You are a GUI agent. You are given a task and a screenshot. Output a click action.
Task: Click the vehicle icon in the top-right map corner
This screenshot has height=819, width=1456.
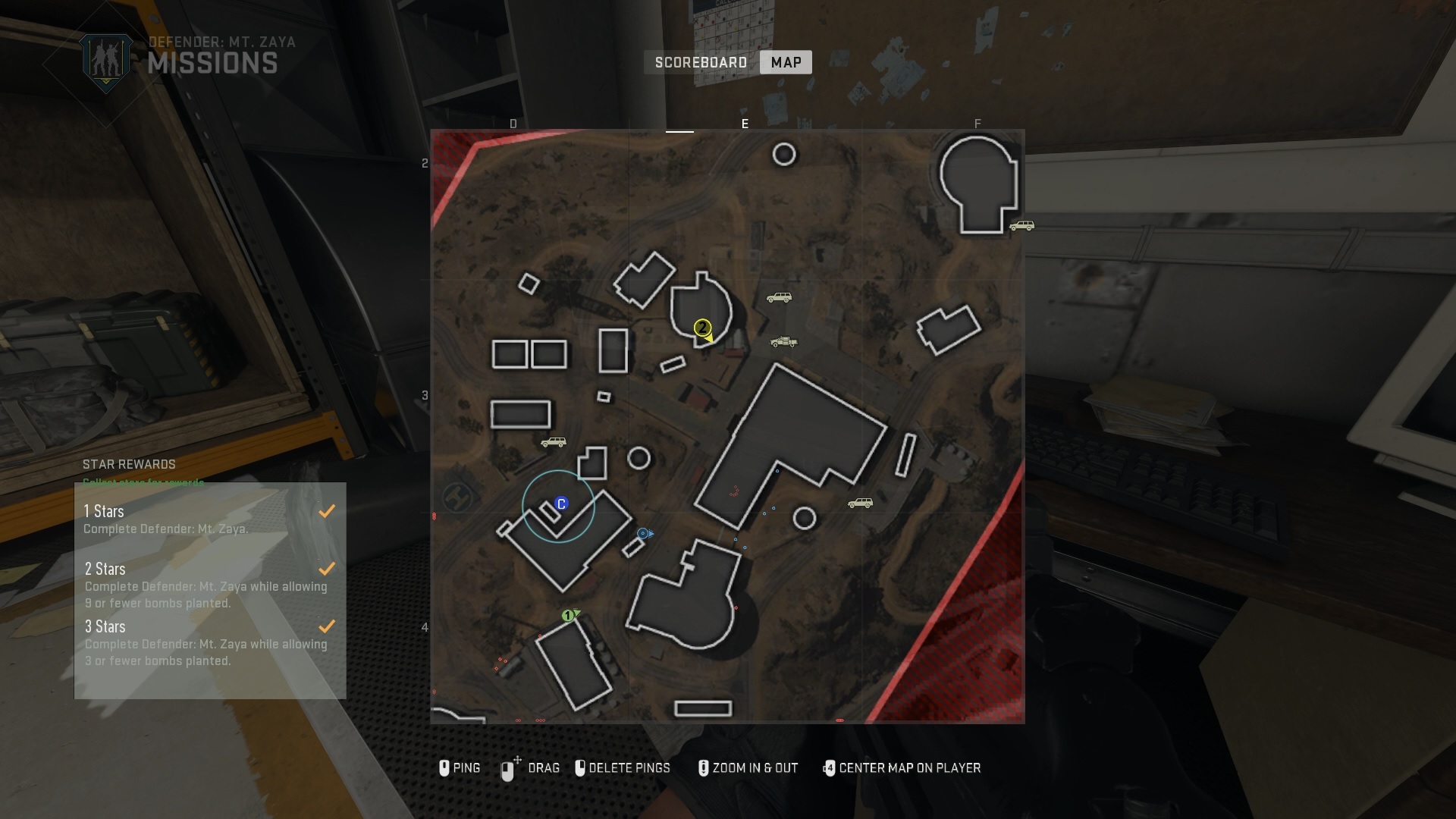tap(1022, 225)
